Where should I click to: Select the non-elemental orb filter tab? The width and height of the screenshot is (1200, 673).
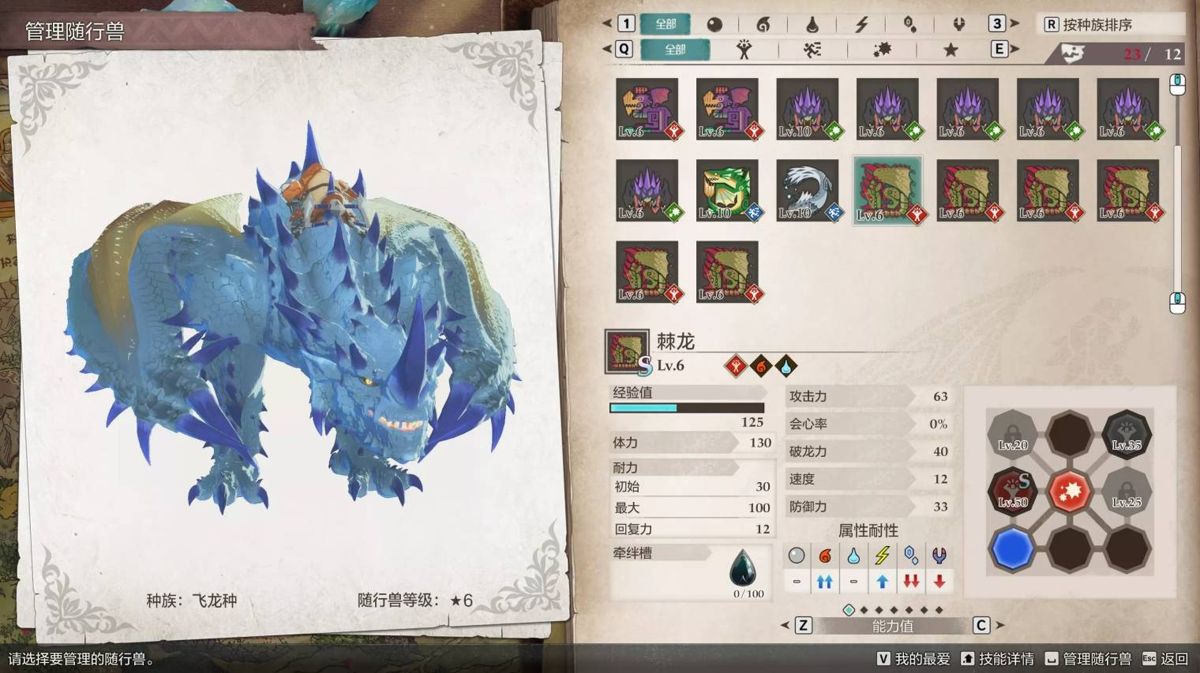pyautogui.click(x=714, y=24)
